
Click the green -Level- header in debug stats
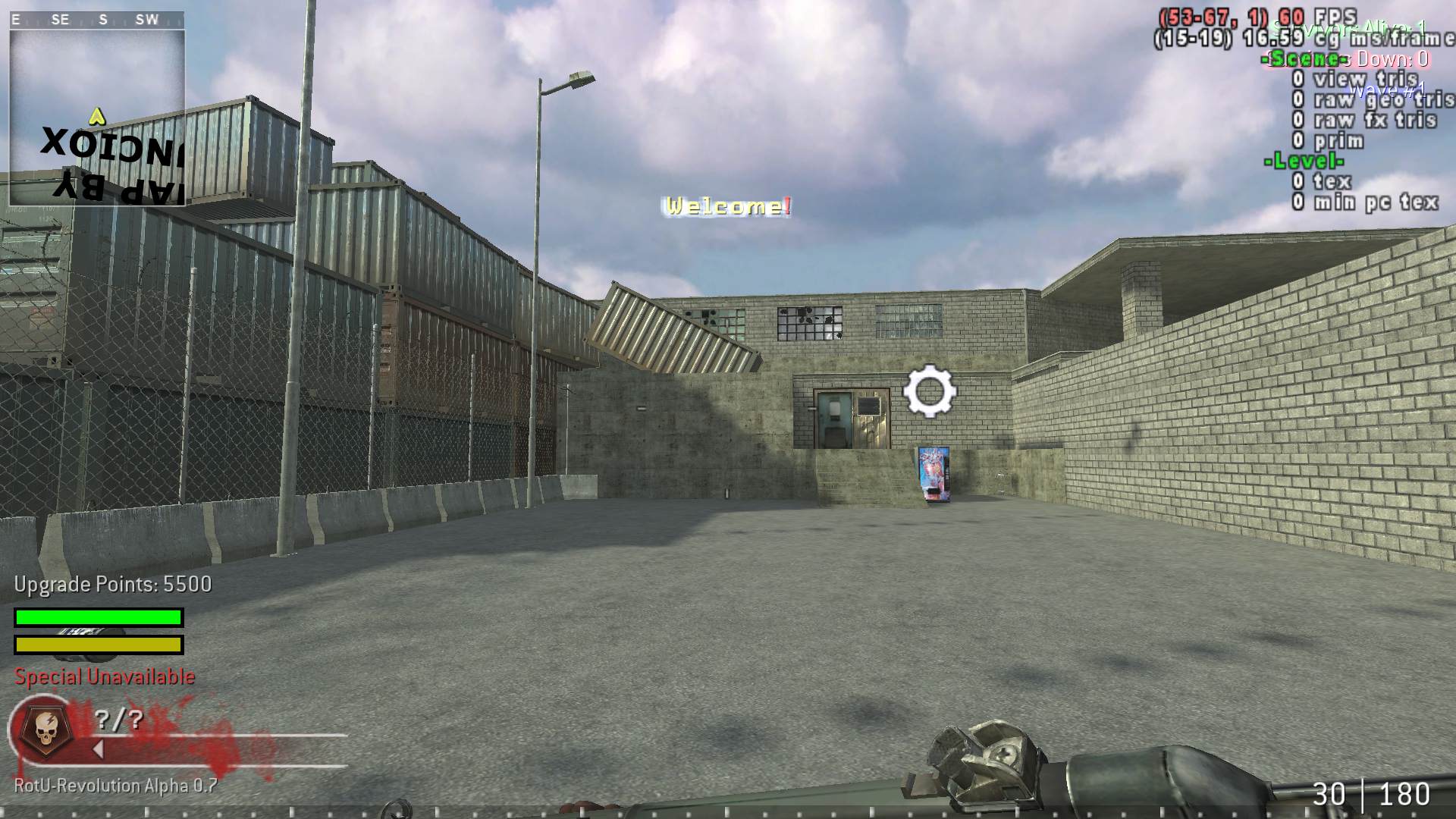(x=1303, y=161)
